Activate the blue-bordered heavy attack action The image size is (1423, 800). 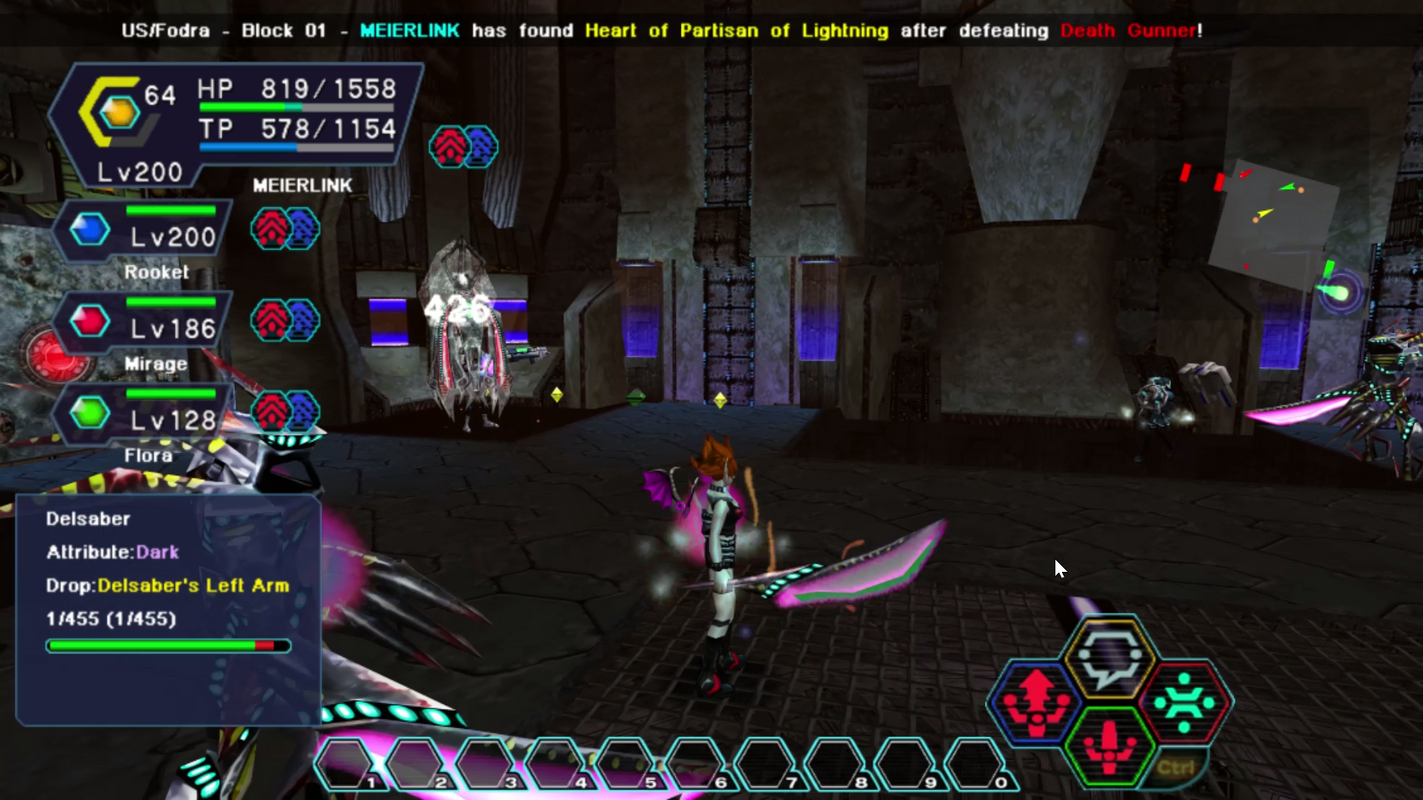tap(1035, 701)
